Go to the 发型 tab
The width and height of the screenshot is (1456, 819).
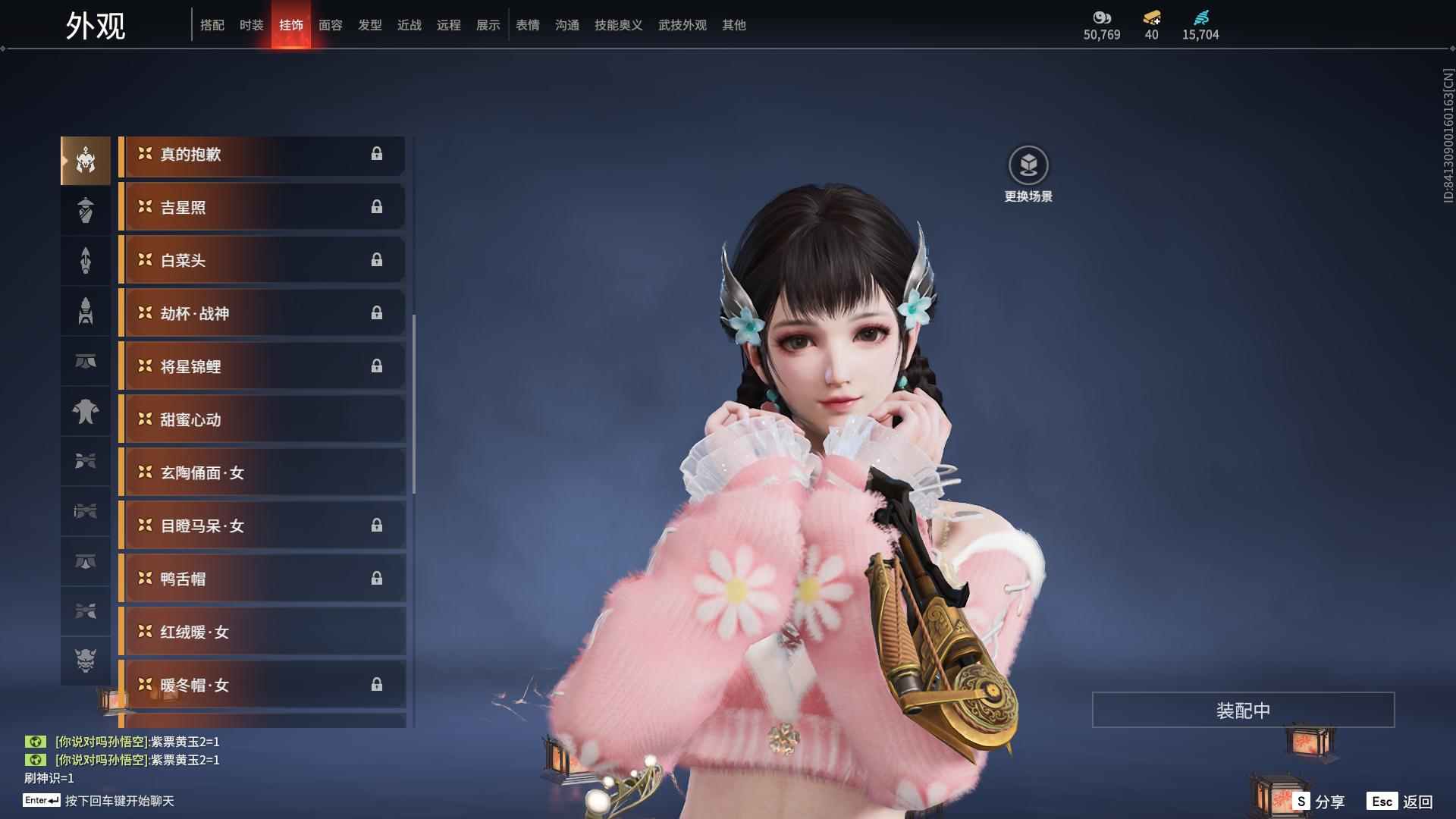[369, 25]
